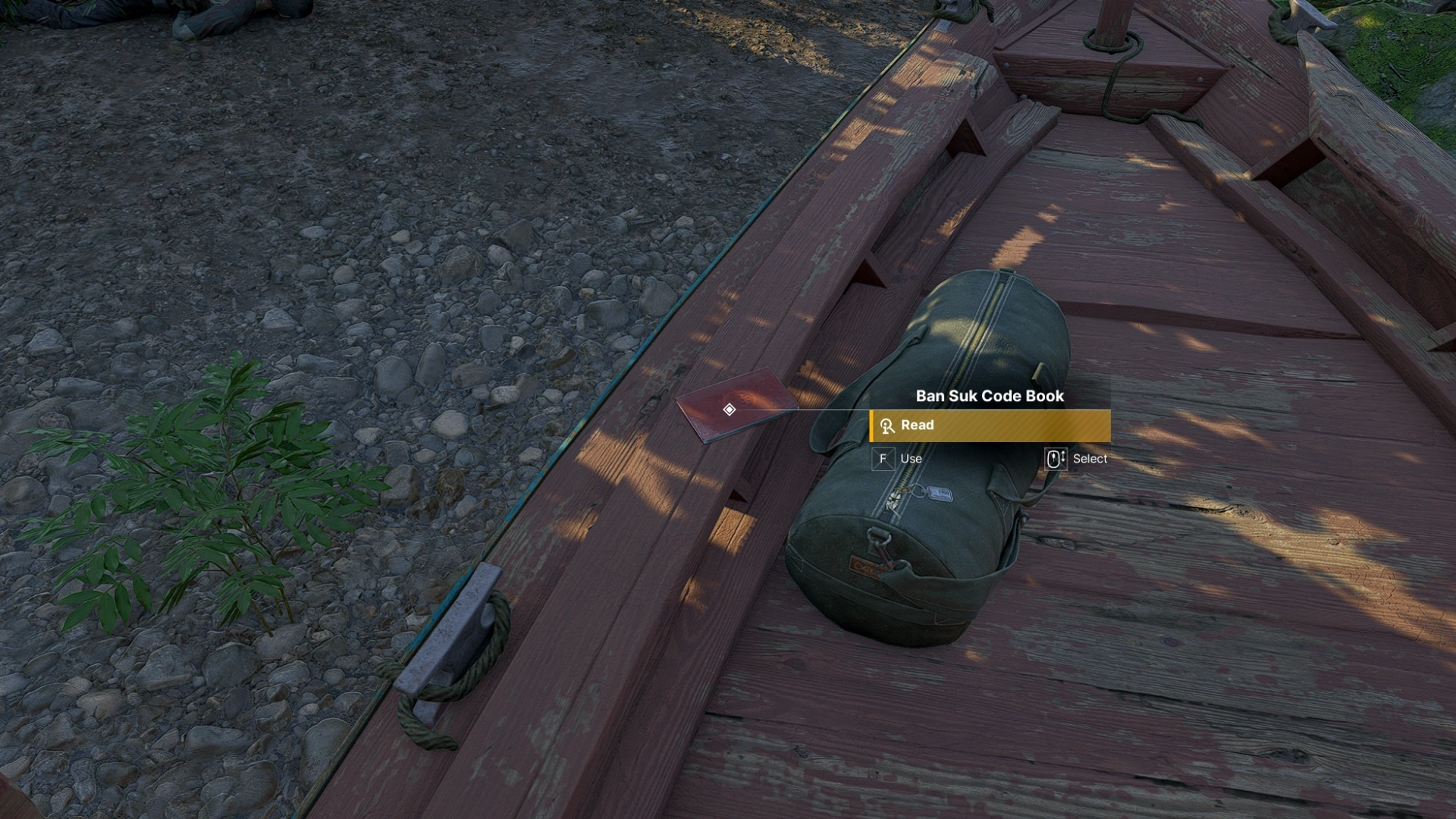Choose the Read option for the code book
Viewport: 1456px width, 819px height.
coord(990,425)
